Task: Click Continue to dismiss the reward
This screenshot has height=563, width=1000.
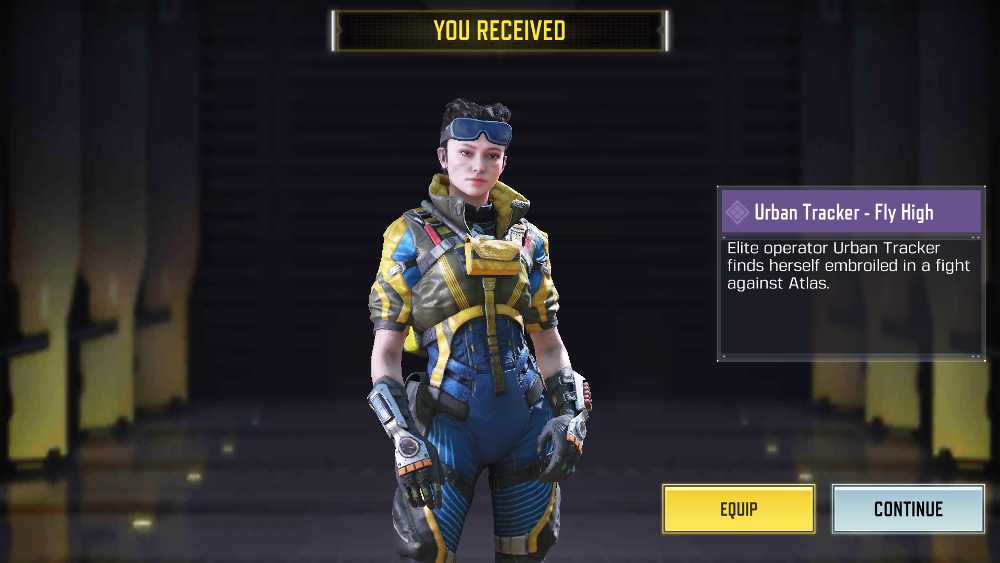Action: pos(908,509)
